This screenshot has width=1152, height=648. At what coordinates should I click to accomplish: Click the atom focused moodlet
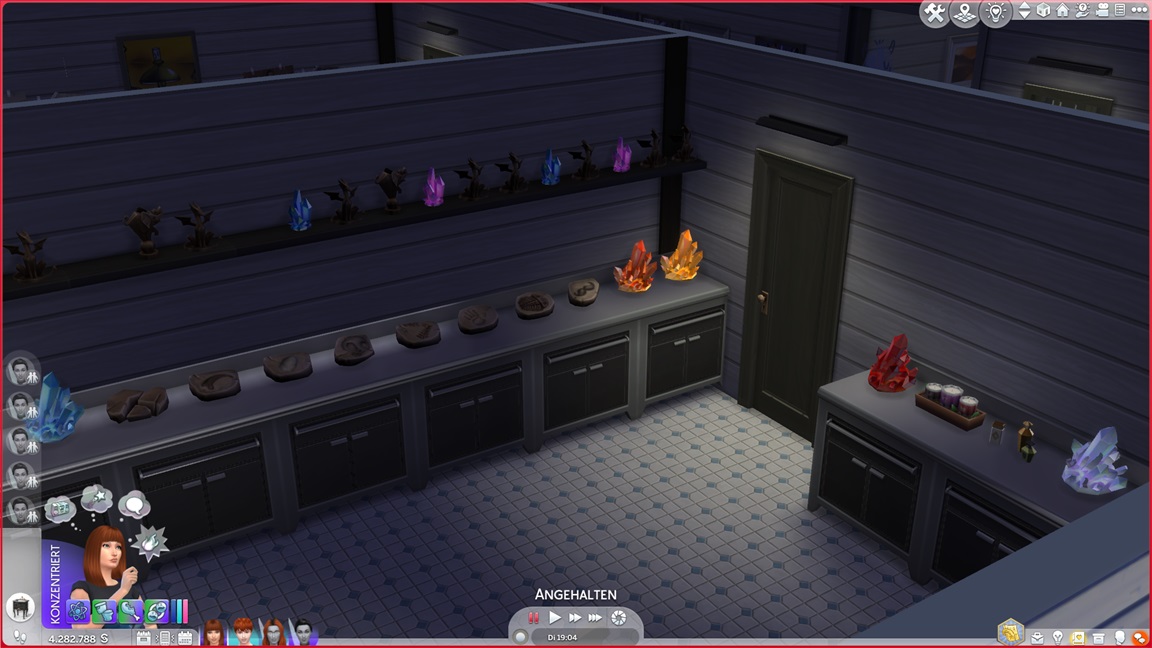(79, 610)
